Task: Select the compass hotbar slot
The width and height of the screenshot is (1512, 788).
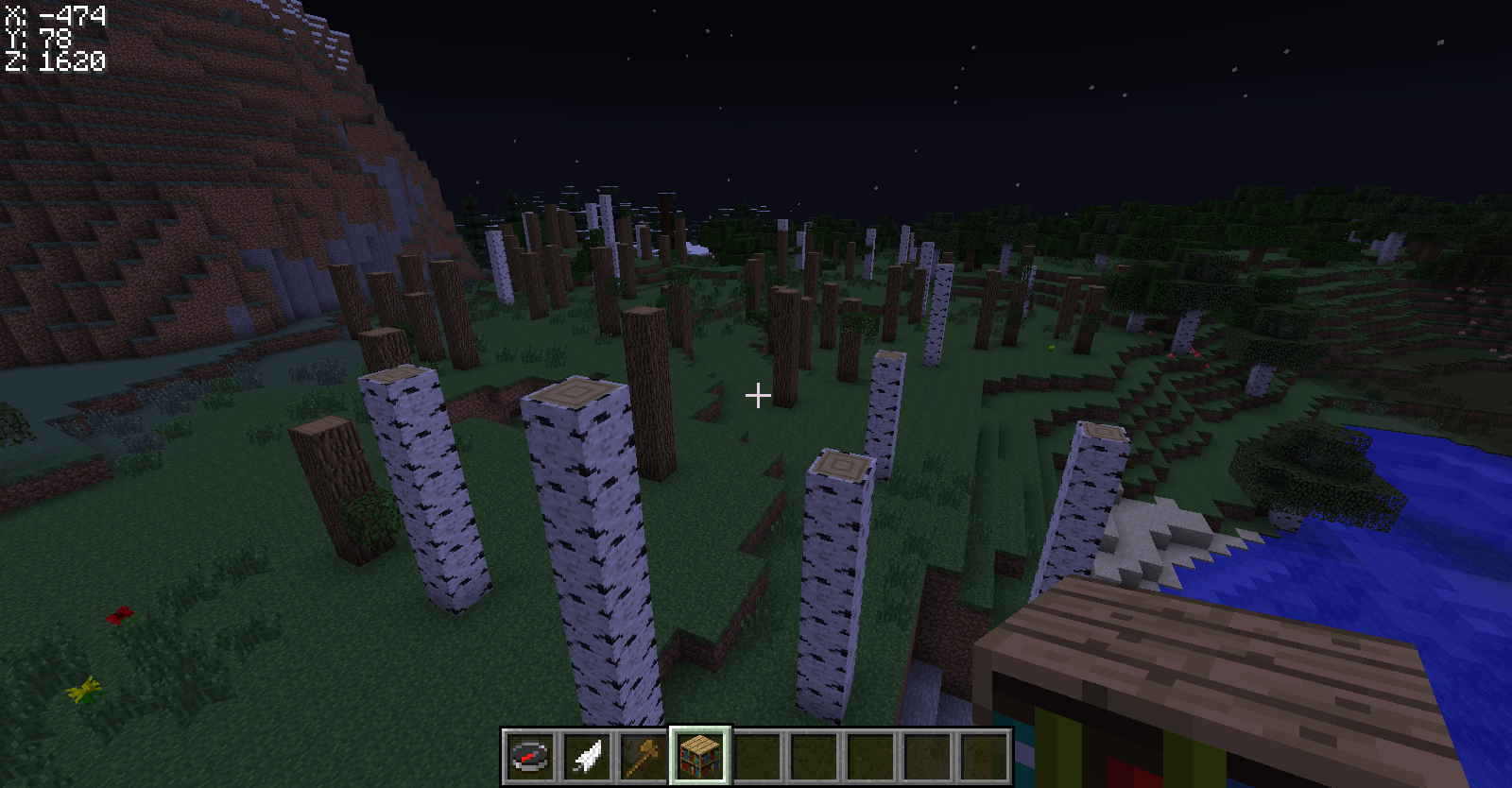Action: point(530,756)
